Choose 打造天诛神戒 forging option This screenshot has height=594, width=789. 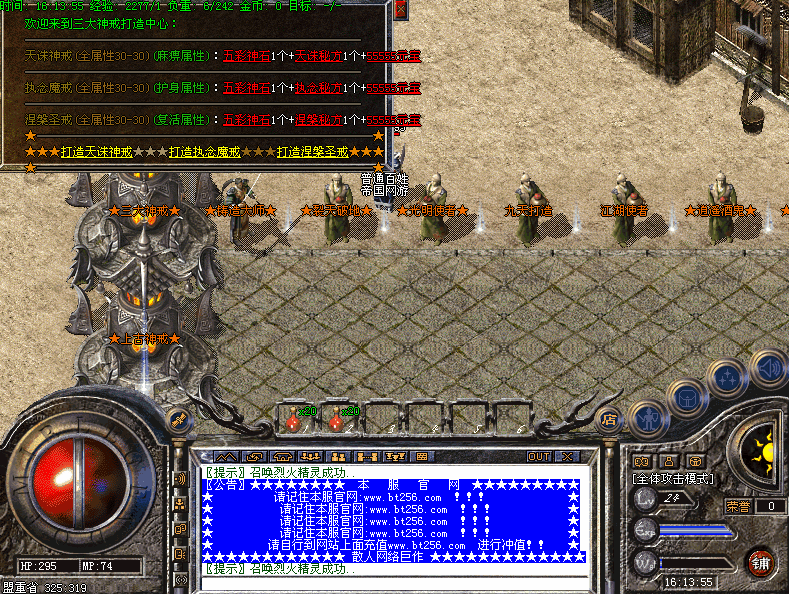coord(96,152)
